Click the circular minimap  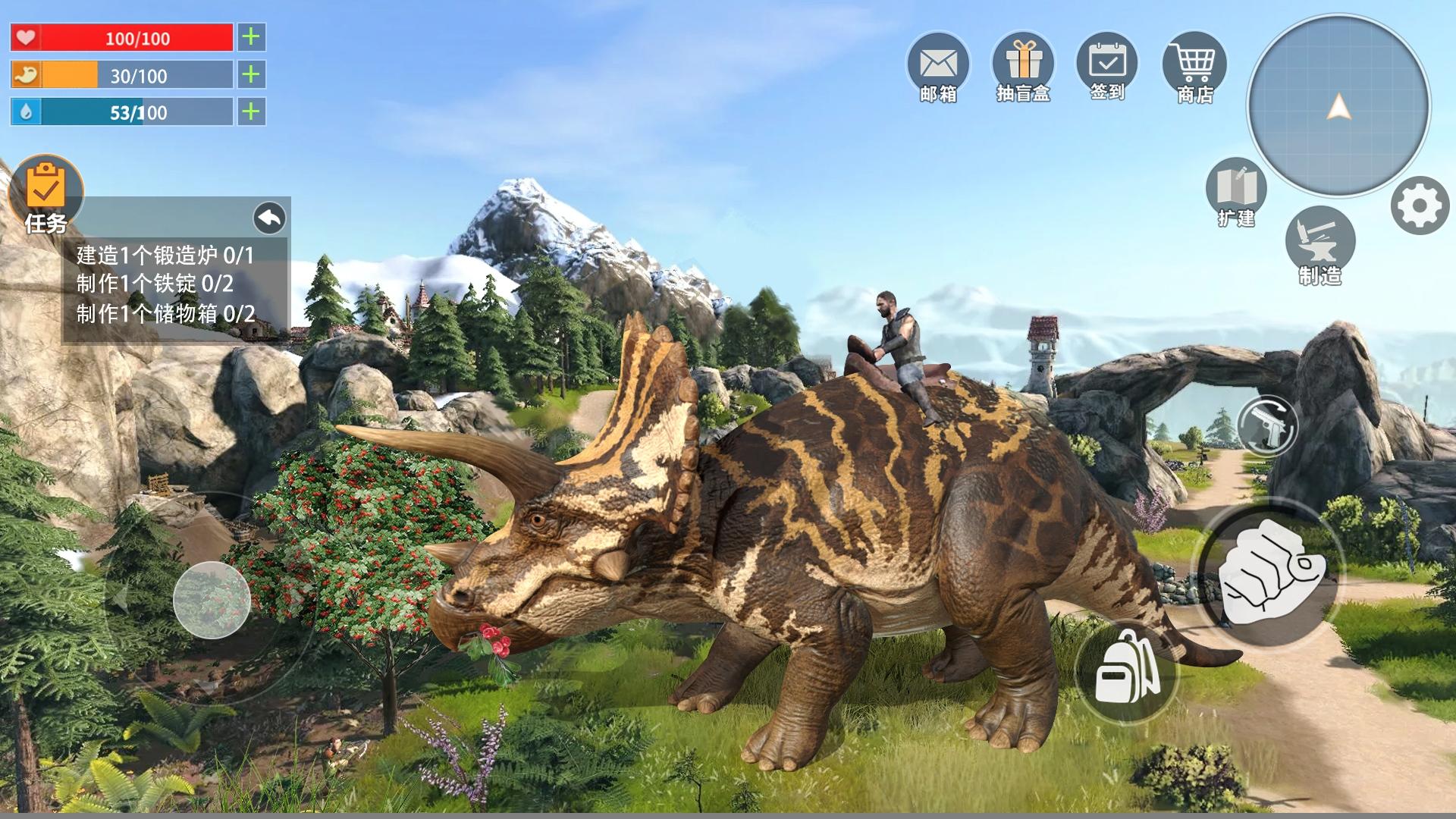point(1338,106)
